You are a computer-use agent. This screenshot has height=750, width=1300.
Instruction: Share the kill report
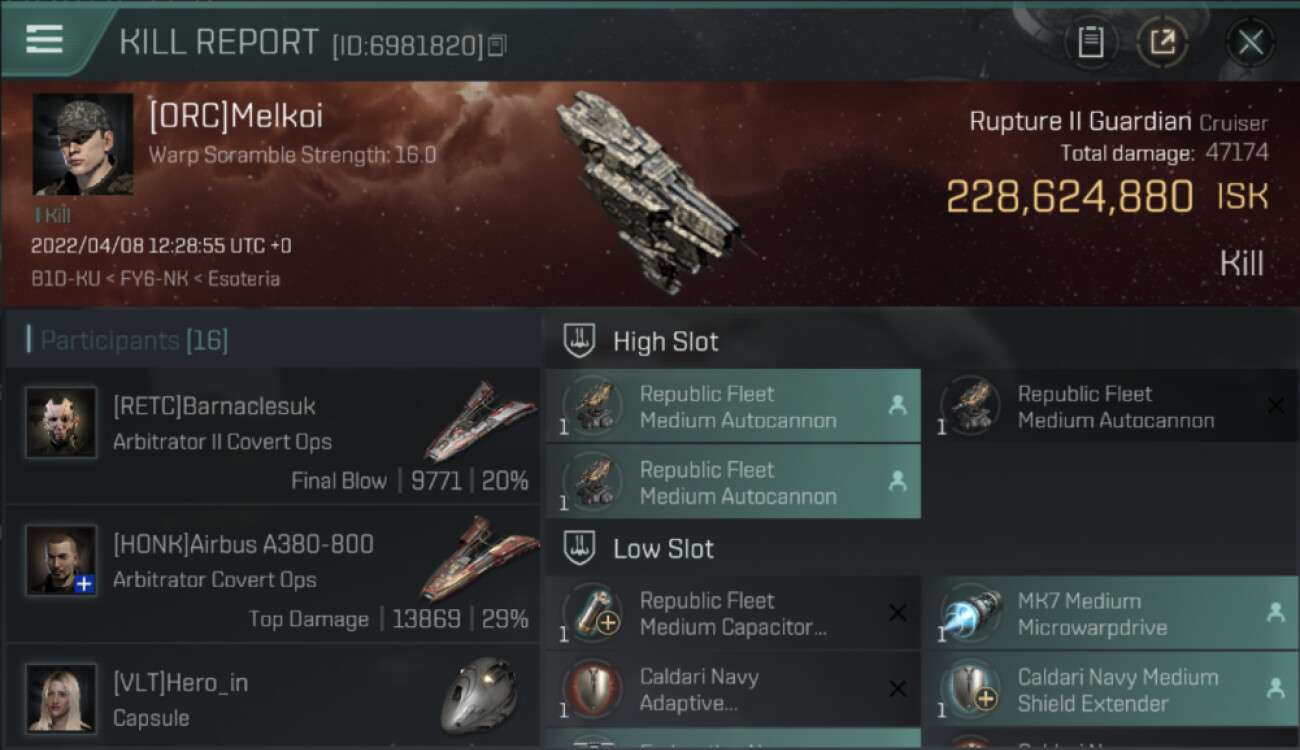(x=1162, y=42)
